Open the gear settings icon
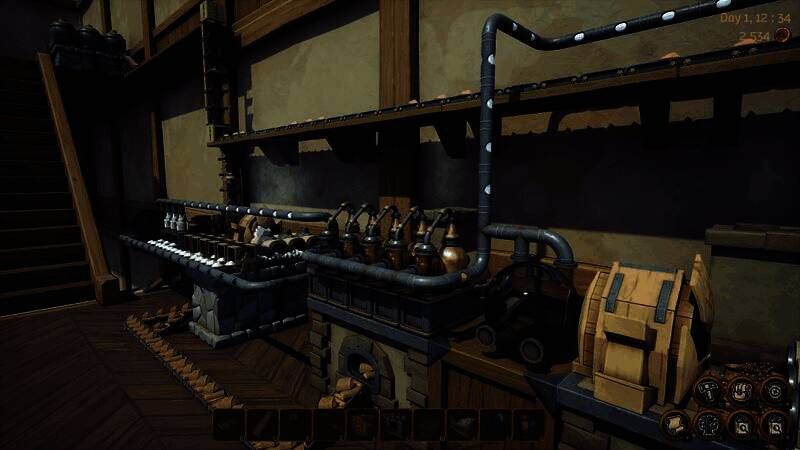This screenshot has width=800, height=450. pos(775,391)
